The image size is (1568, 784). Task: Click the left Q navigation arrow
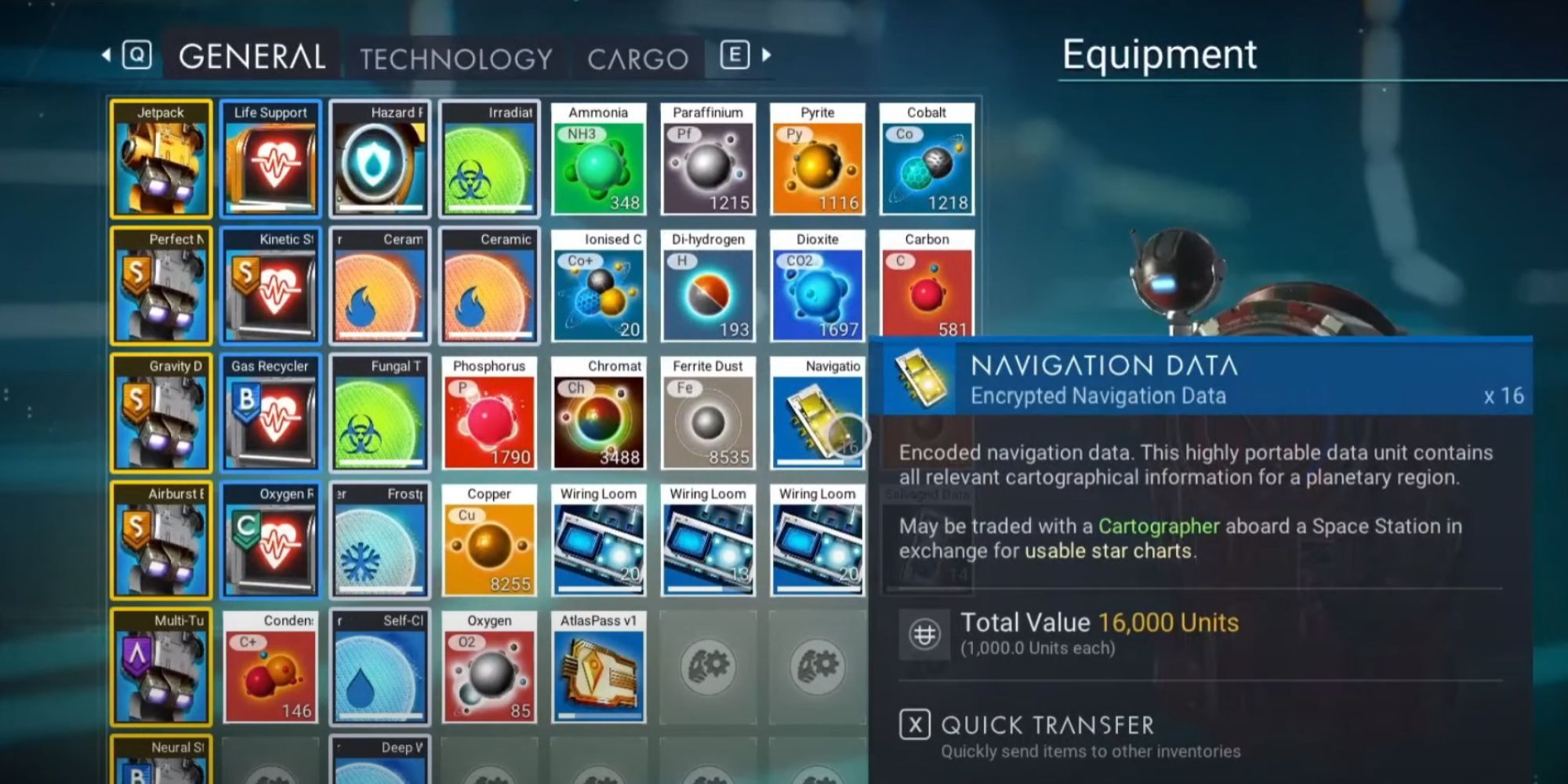point(108,56)
